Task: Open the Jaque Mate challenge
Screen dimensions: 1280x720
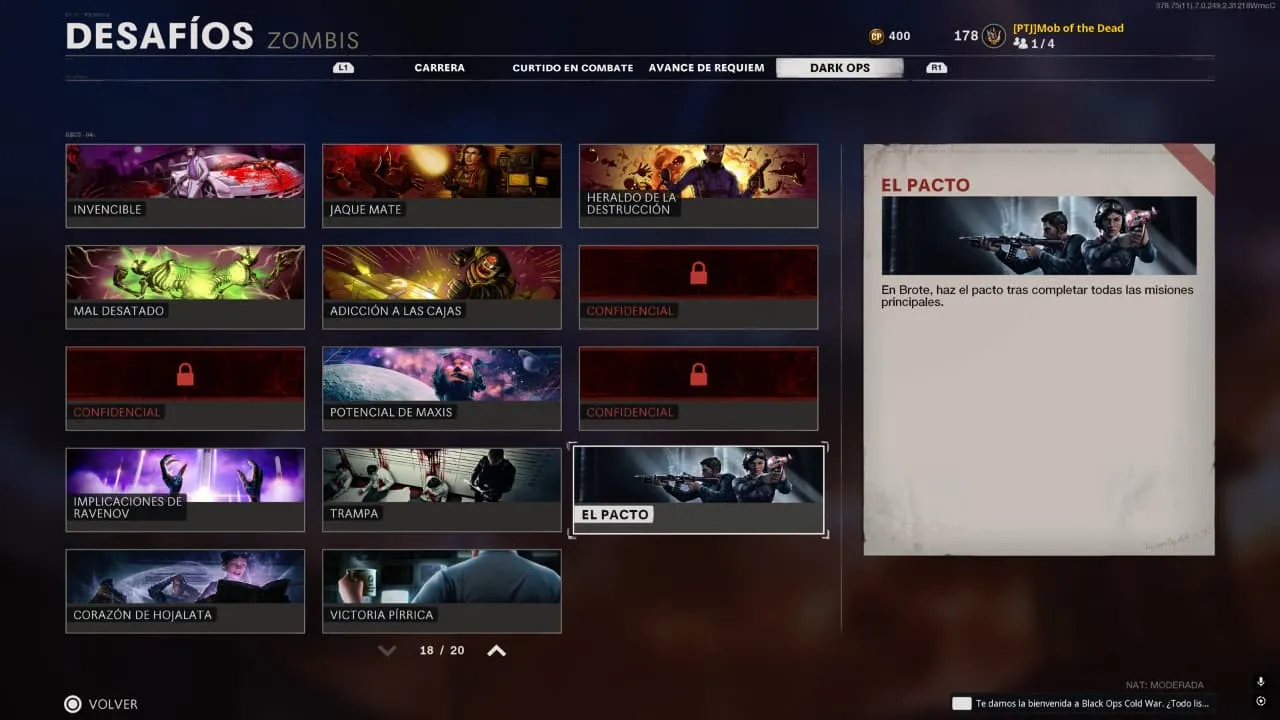Action: 441,186
